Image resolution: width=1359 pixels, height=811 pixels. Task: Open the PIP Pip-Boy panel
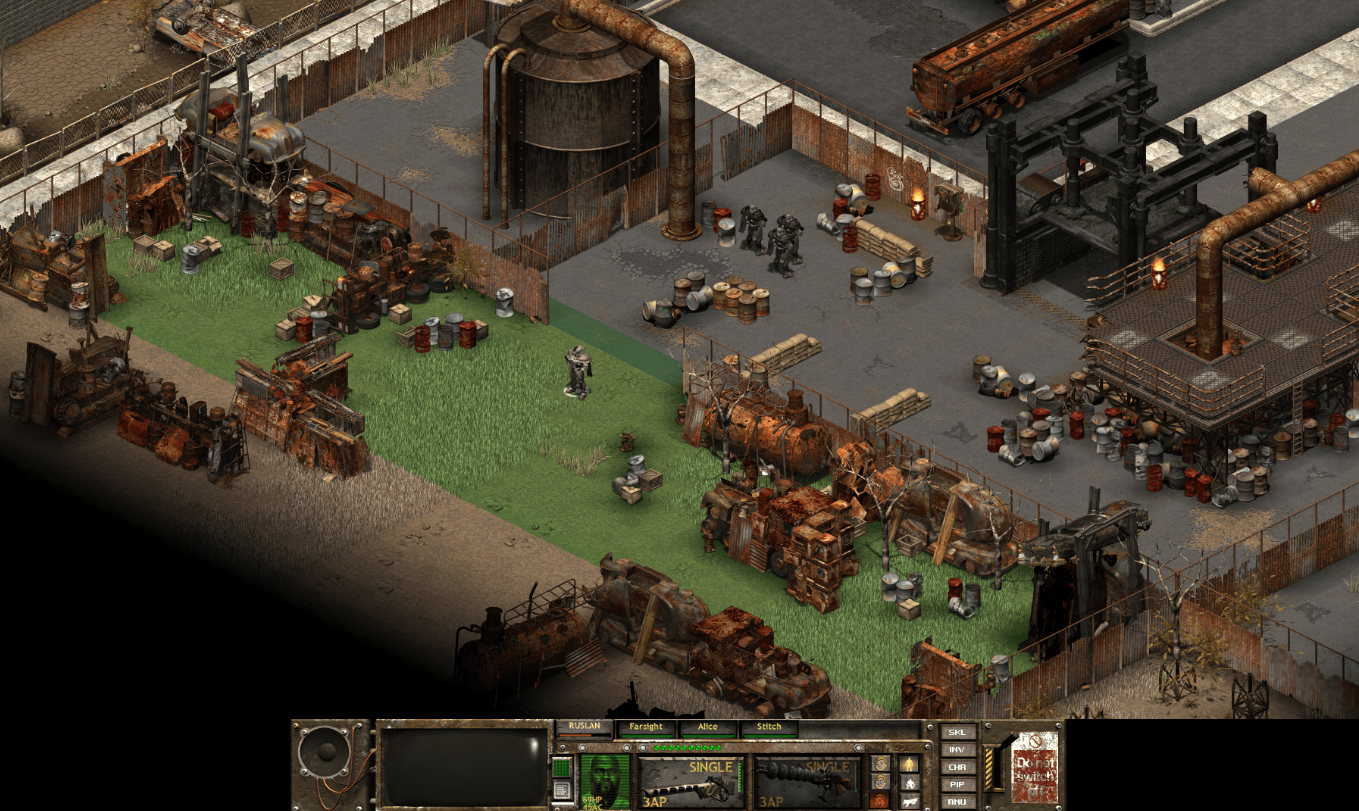pos(957,784)
